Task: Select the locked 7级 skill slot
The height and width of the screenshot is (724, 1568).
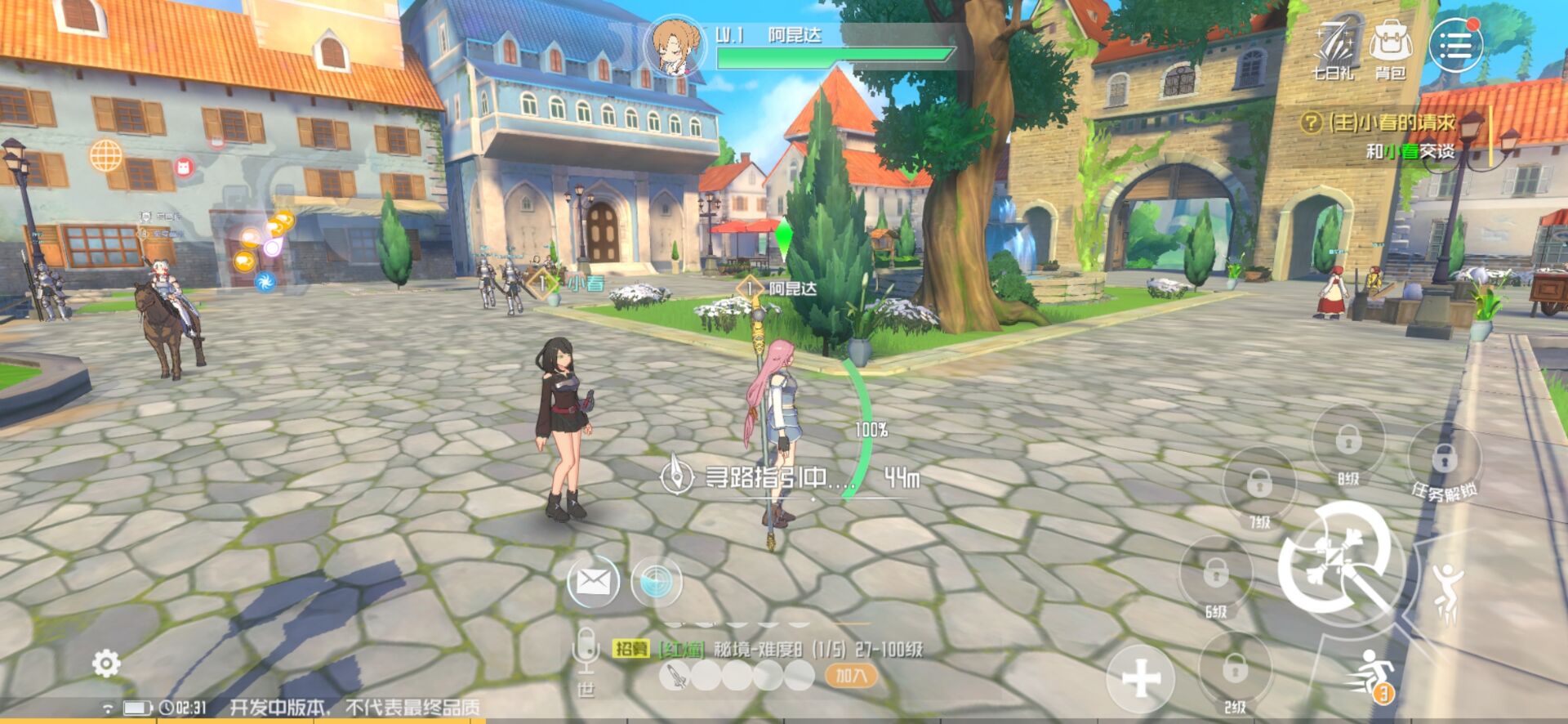Action: [1259, 484]
